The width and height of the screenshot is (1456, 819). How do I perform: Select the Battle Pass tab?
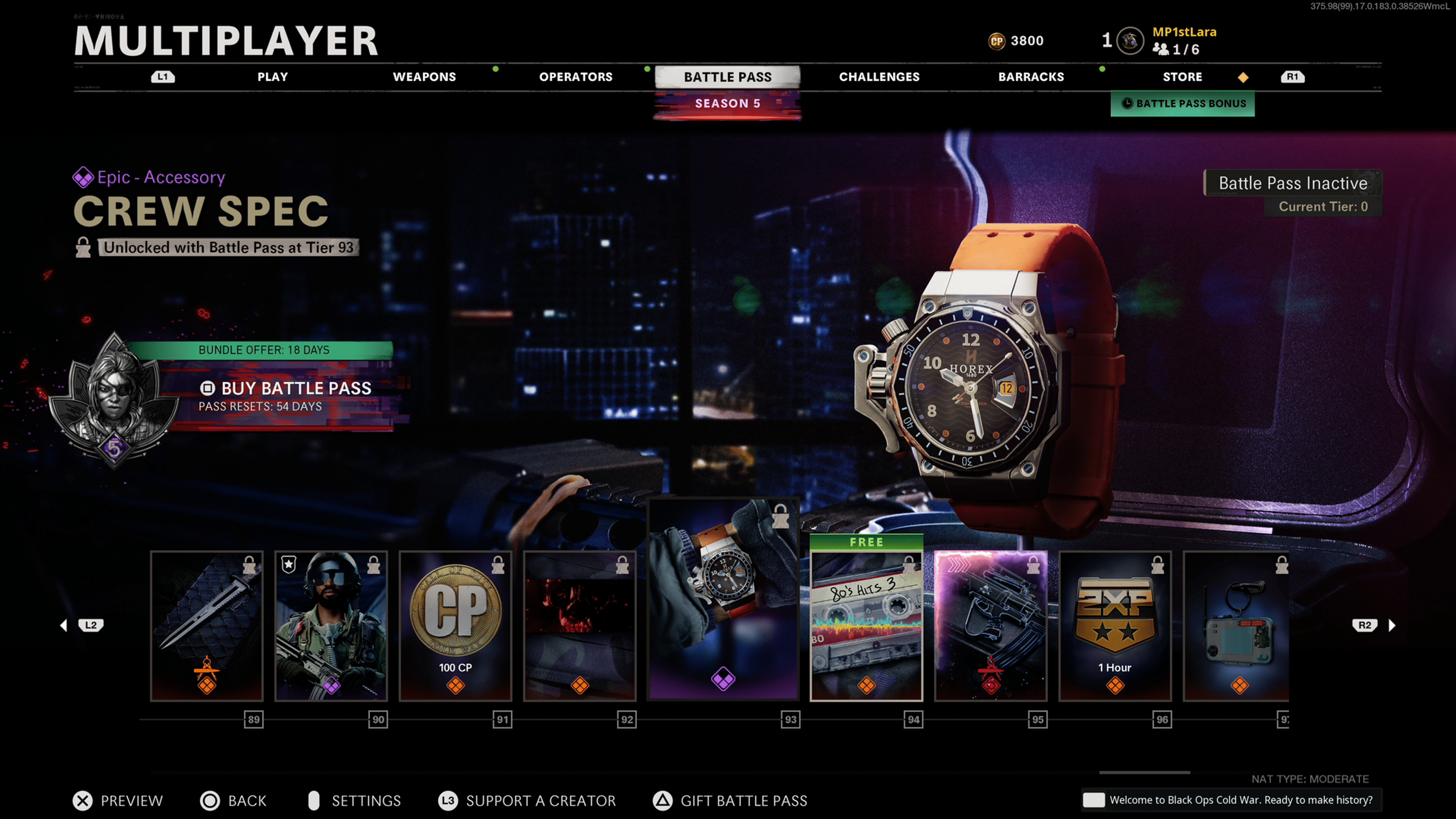pyautogui.click(x=728, y=77)
